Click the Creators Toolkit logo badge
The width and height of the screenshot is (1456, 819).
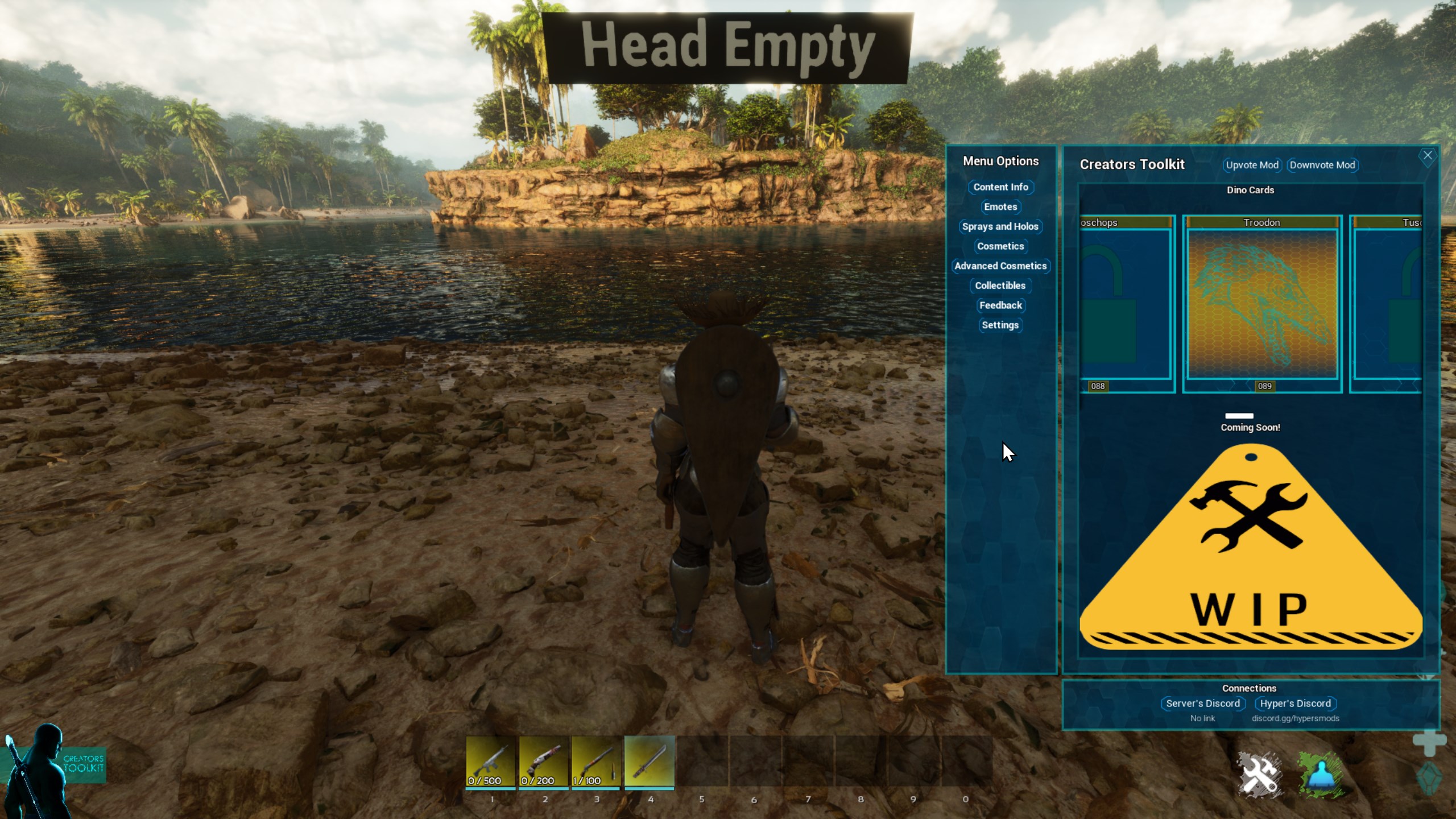pyautogui.click(x=83, y=764)
